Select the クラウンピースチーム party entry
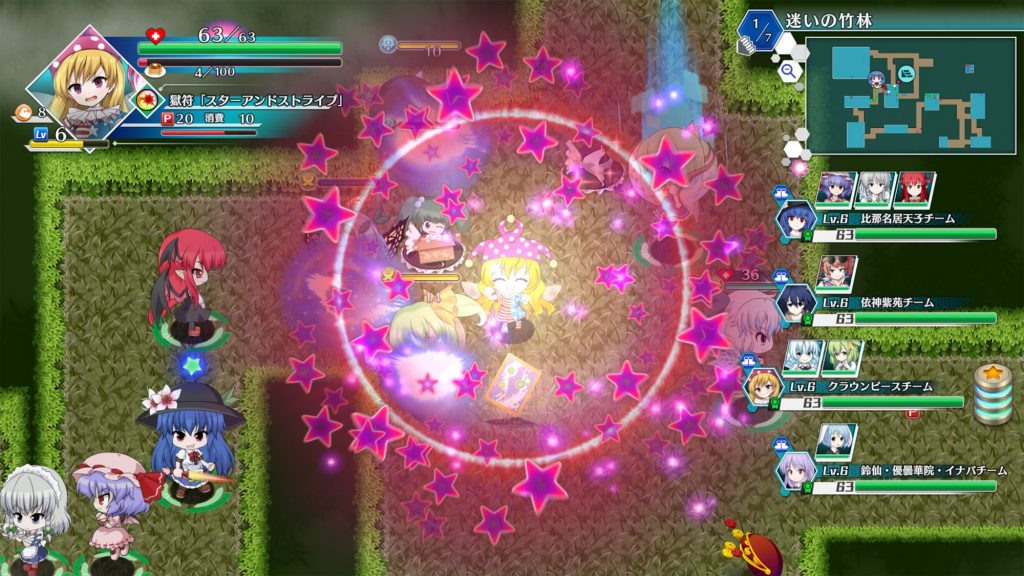This screenshot has height=576, width=1024. (868, 393)
